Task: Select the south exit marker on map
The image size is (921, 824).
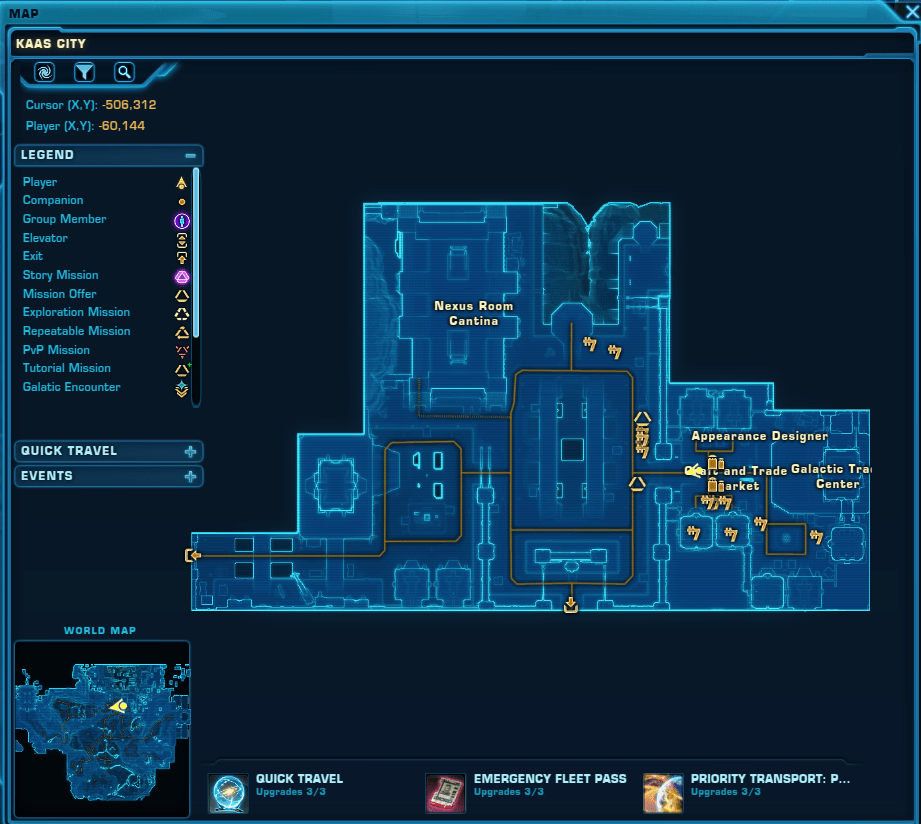Action: 571,604
